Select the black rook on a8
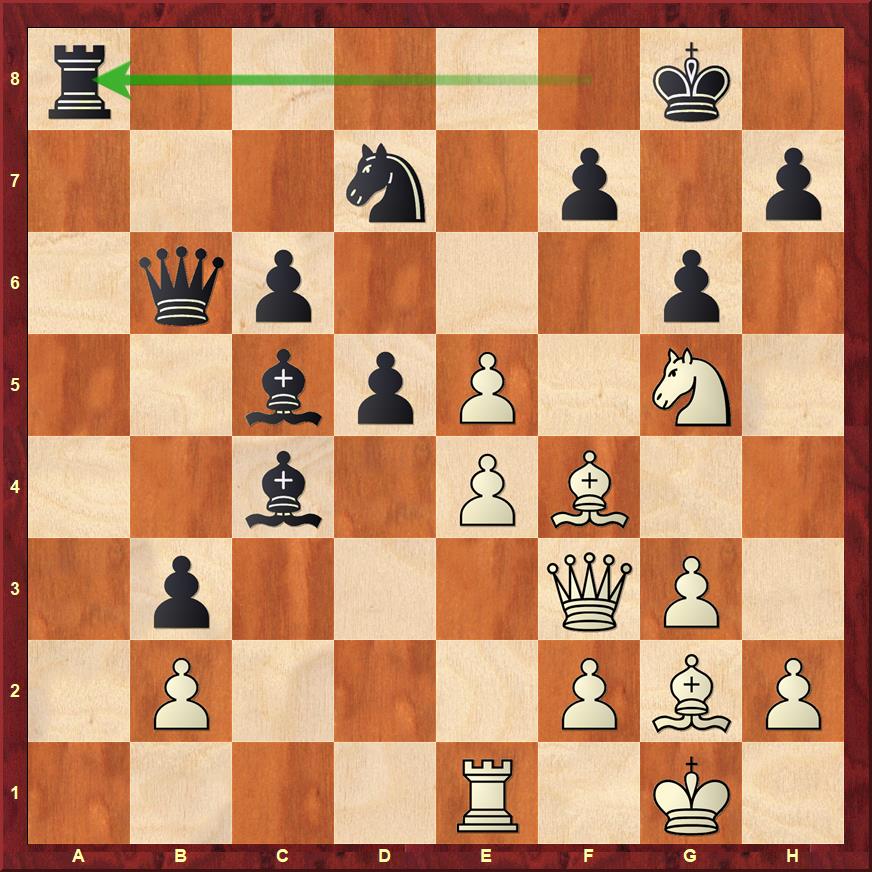Viewport: 872px width, 872px height. click(79, 80)
